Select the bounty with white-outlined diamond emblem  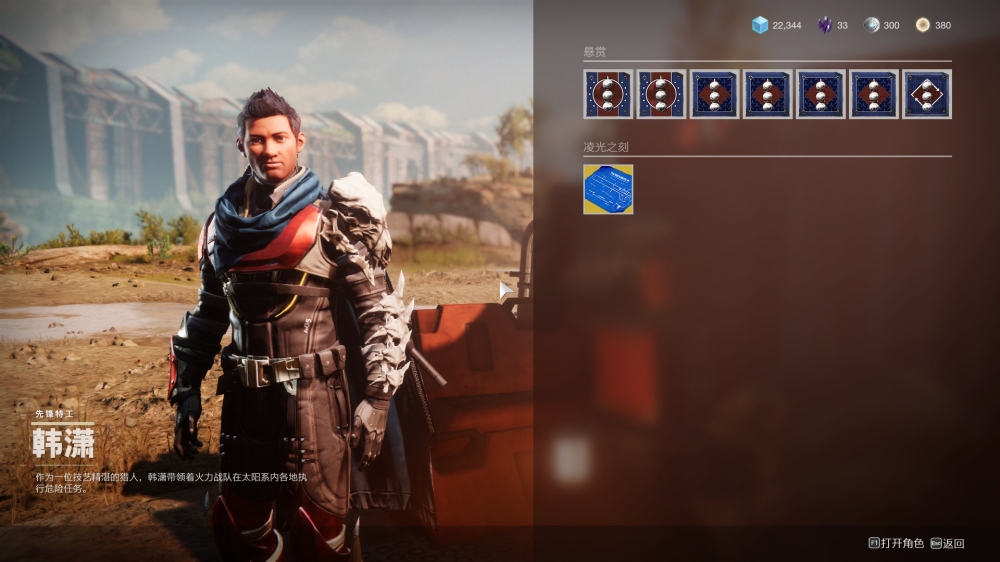tap(927, 94)
